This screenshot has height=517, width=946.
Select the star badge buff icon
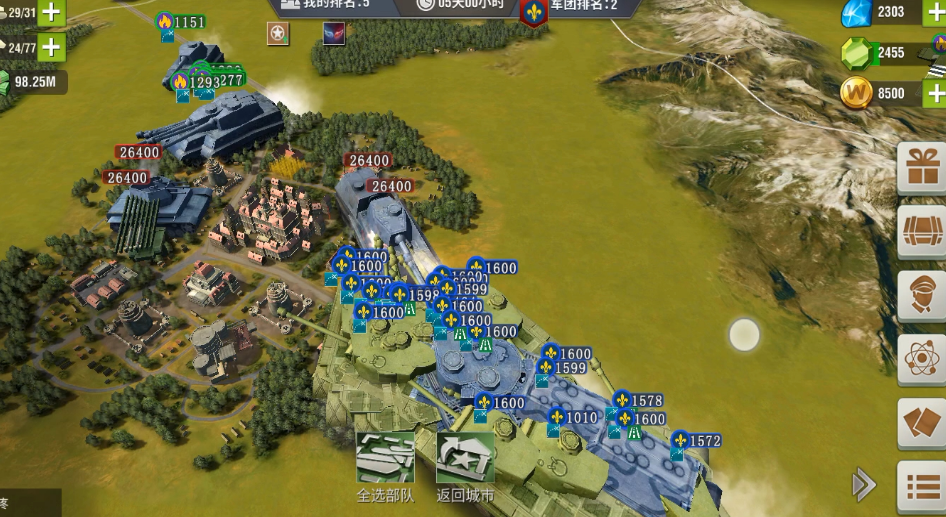[278, 34]
